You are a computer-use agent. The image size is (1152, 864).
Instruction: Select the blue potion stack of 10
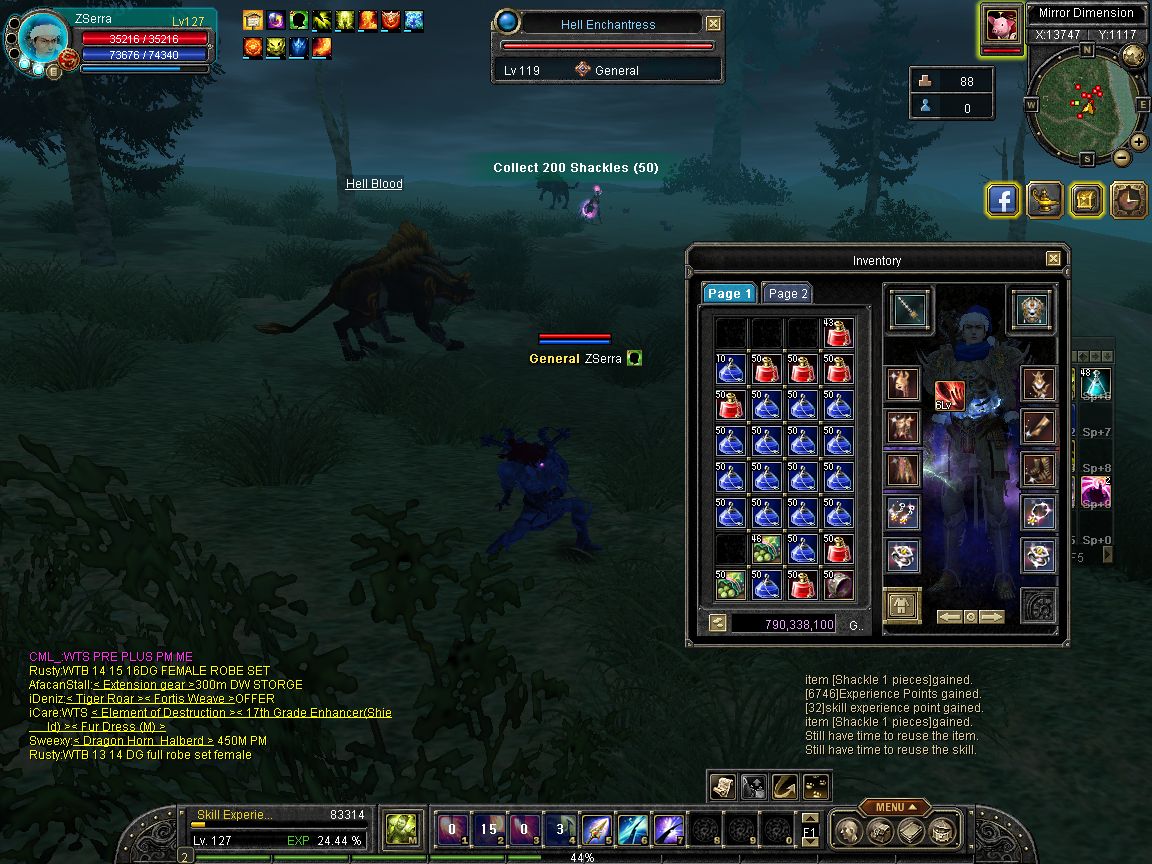pos(730,369)
